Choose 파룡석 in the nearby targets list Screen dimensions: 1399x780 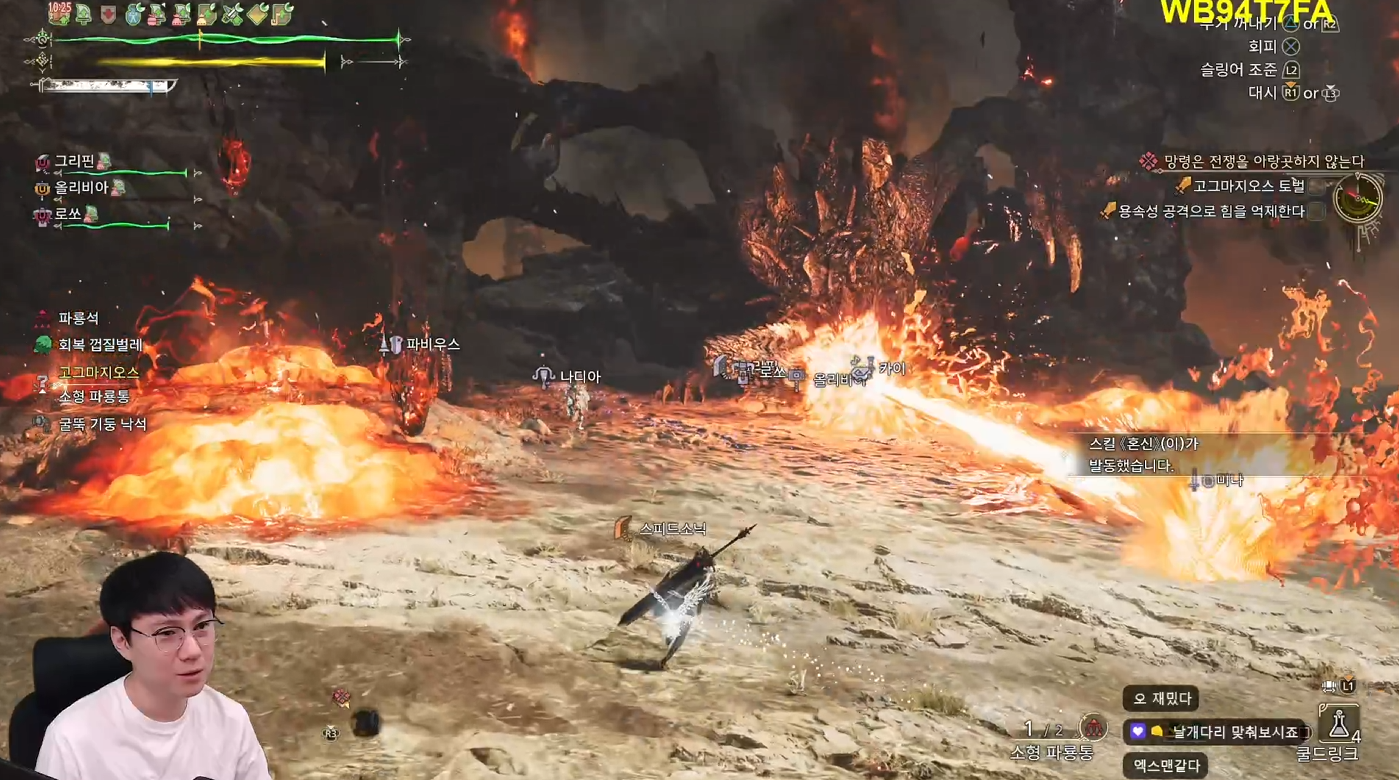tap(78, 318)
